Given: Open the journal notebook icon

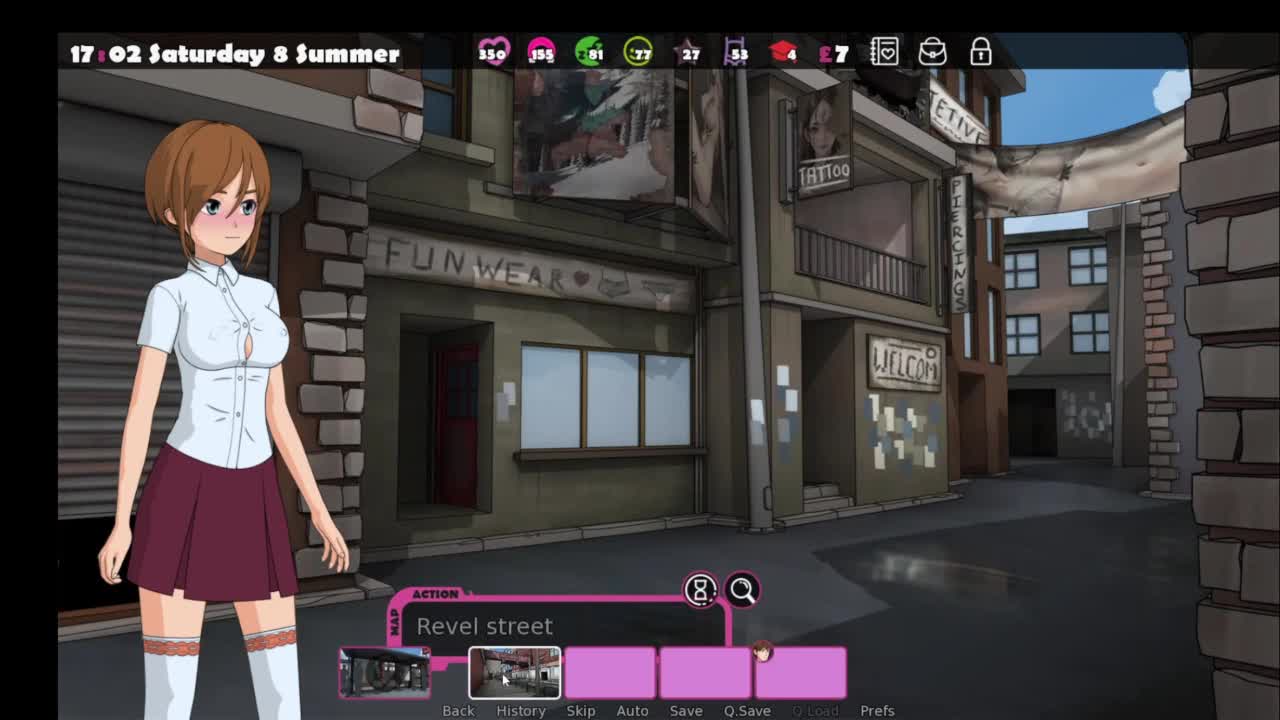Looking at the screenshot, I should (884, 52).
